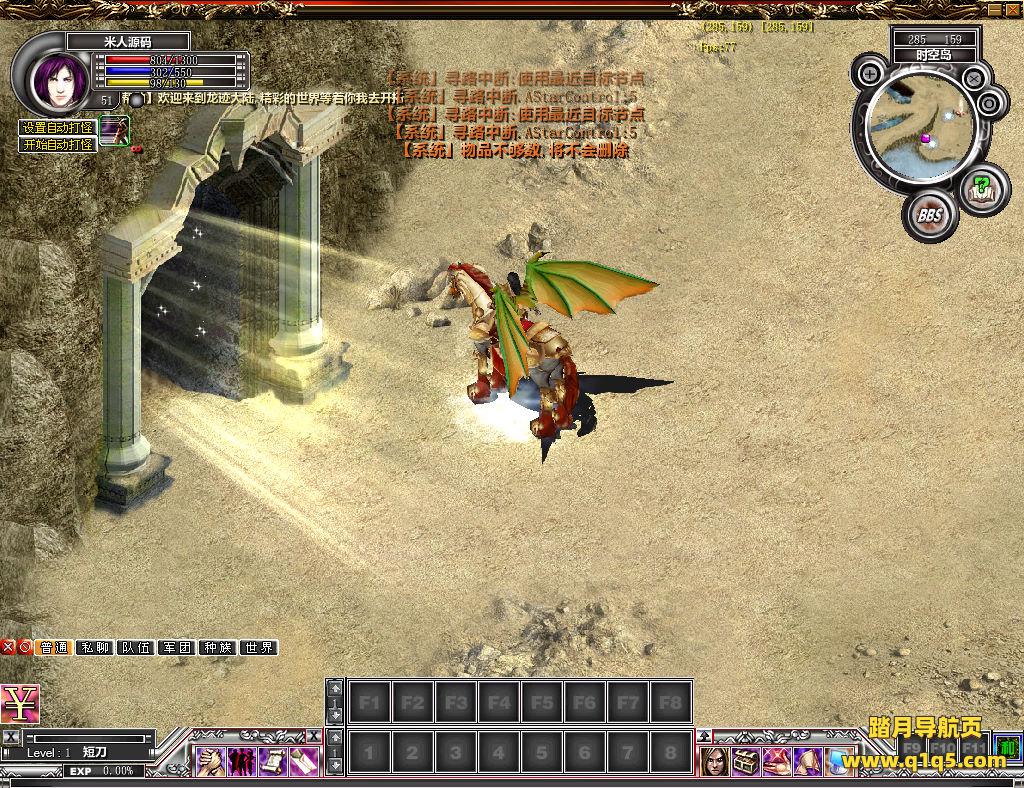Image resolution: width=1024 pixels, height=788 pixels.
Task: Open the scroll quest icon
Action: click(x=272, y=761)
